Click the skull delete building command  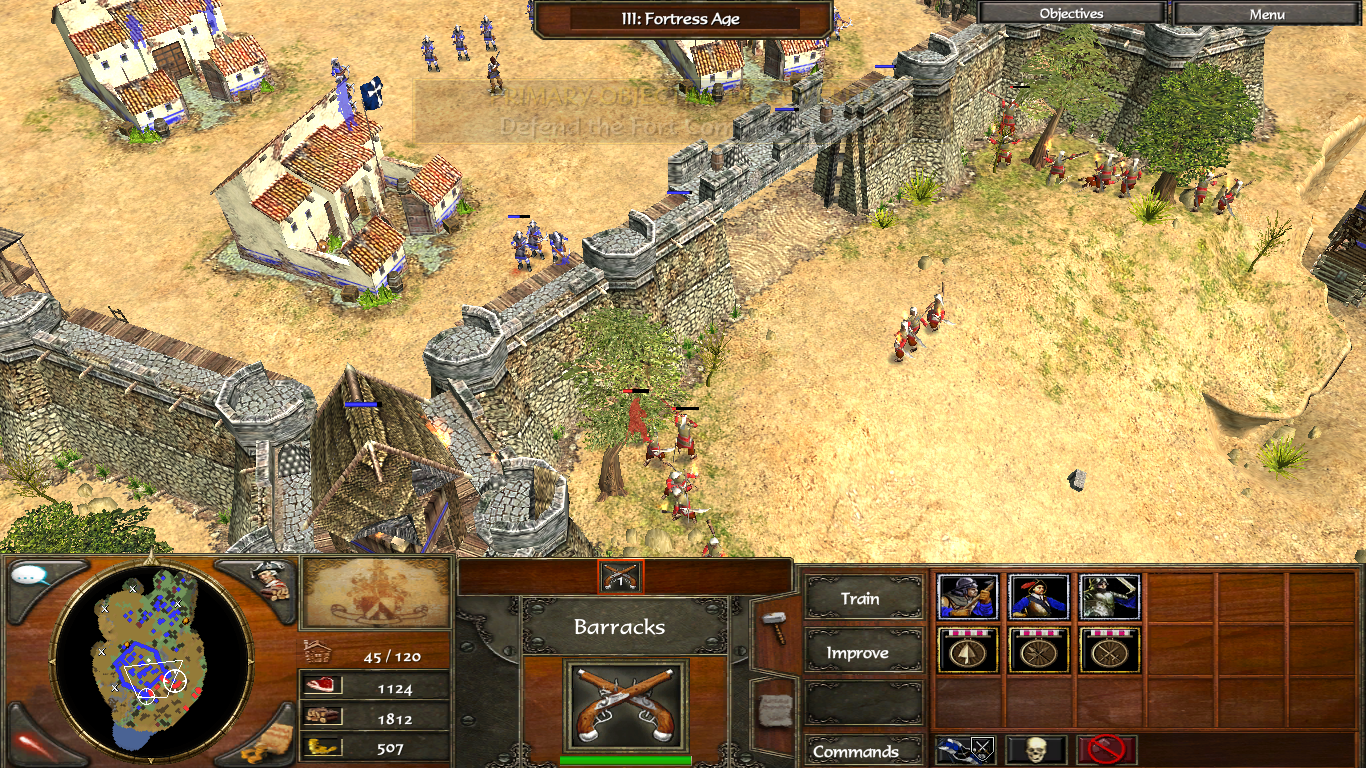tap(1035, 750)
